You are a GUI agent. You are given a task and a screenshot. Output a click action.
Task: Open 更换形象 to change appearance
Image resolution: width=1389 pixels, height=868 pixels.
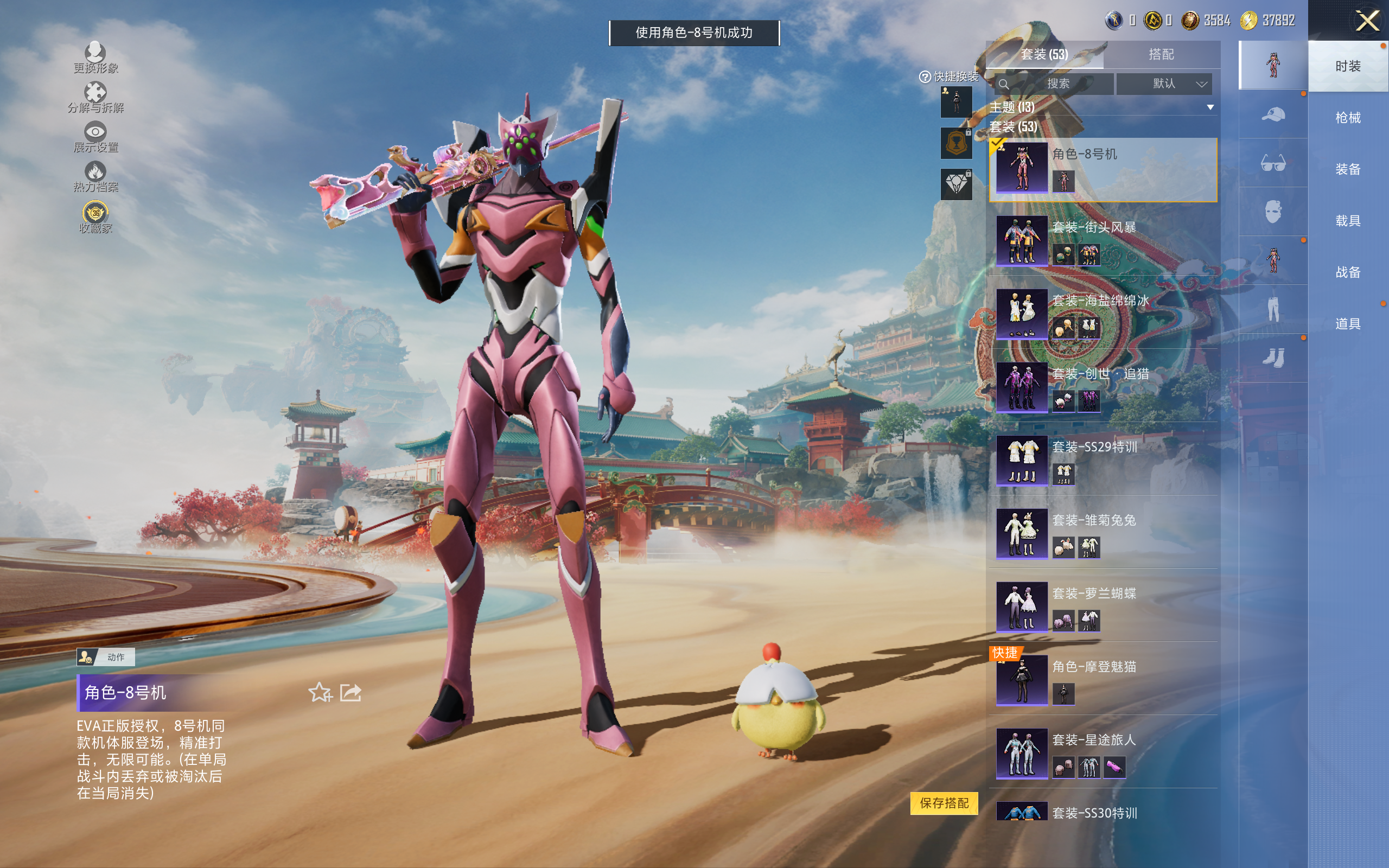pos(95,58)
